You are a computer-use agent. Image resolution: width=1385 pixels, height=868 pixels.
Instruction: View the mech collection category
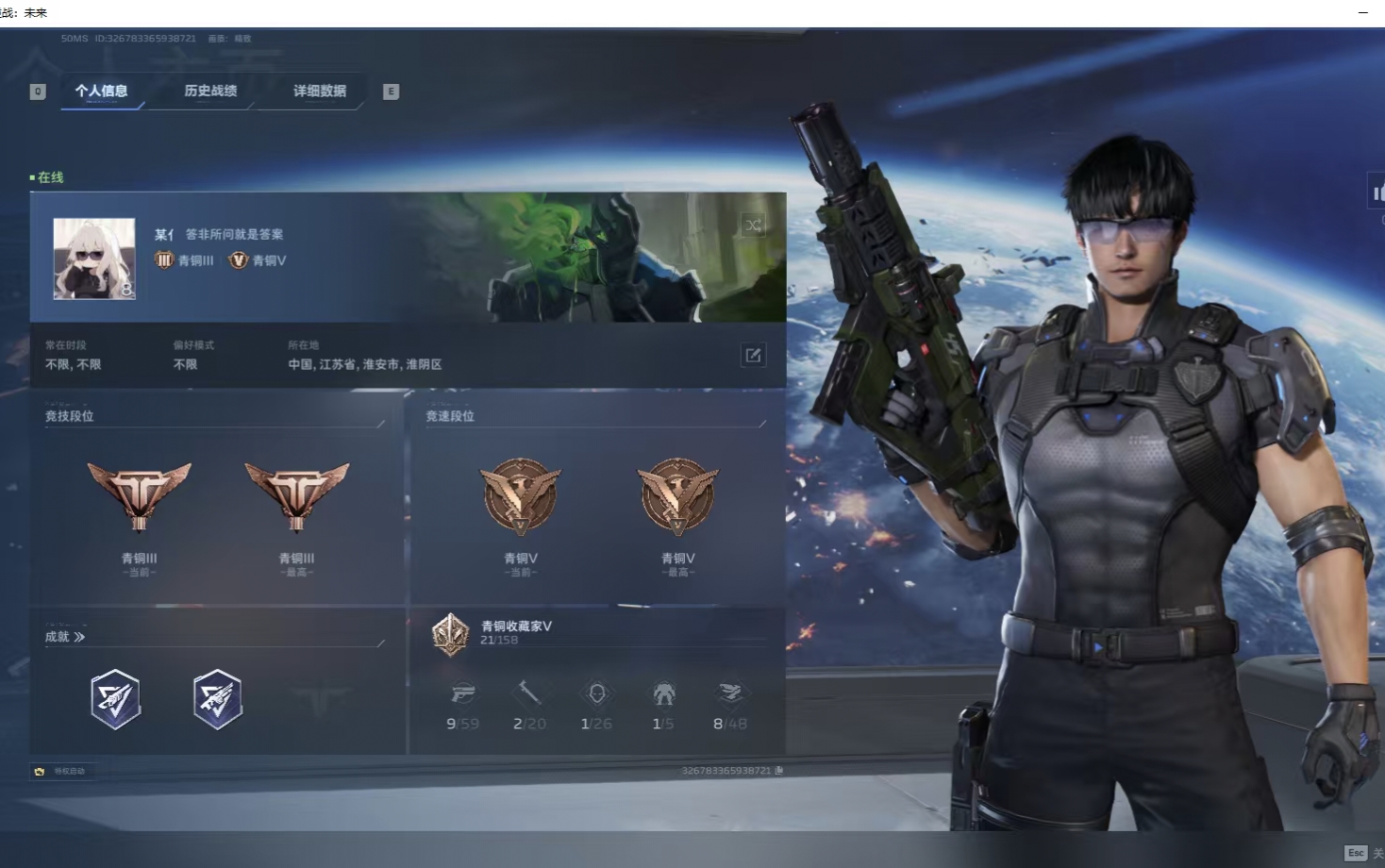click(663, 695)
